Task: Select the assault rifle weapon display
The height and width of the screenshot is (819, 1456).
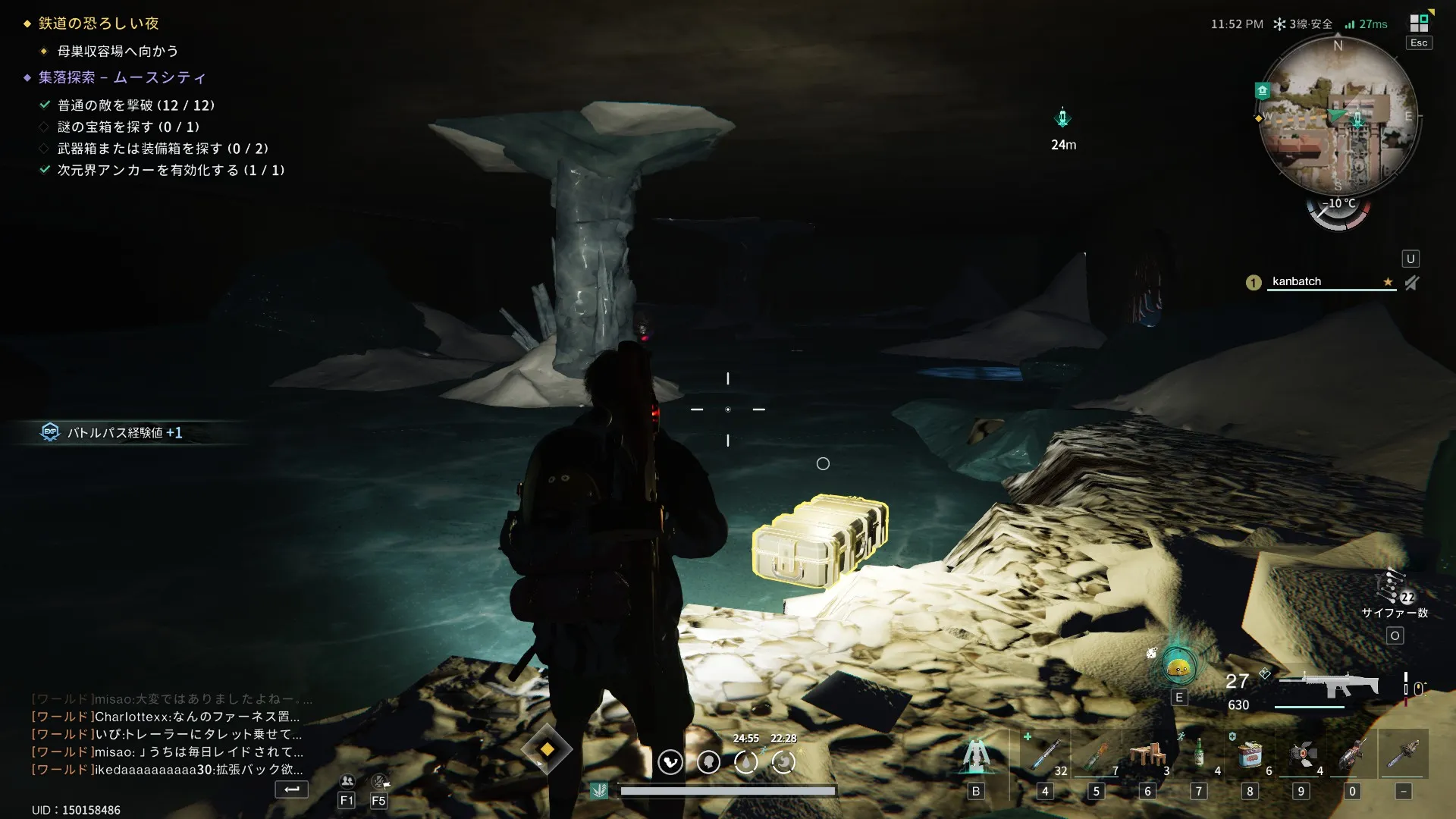Action: point(1329,685)
